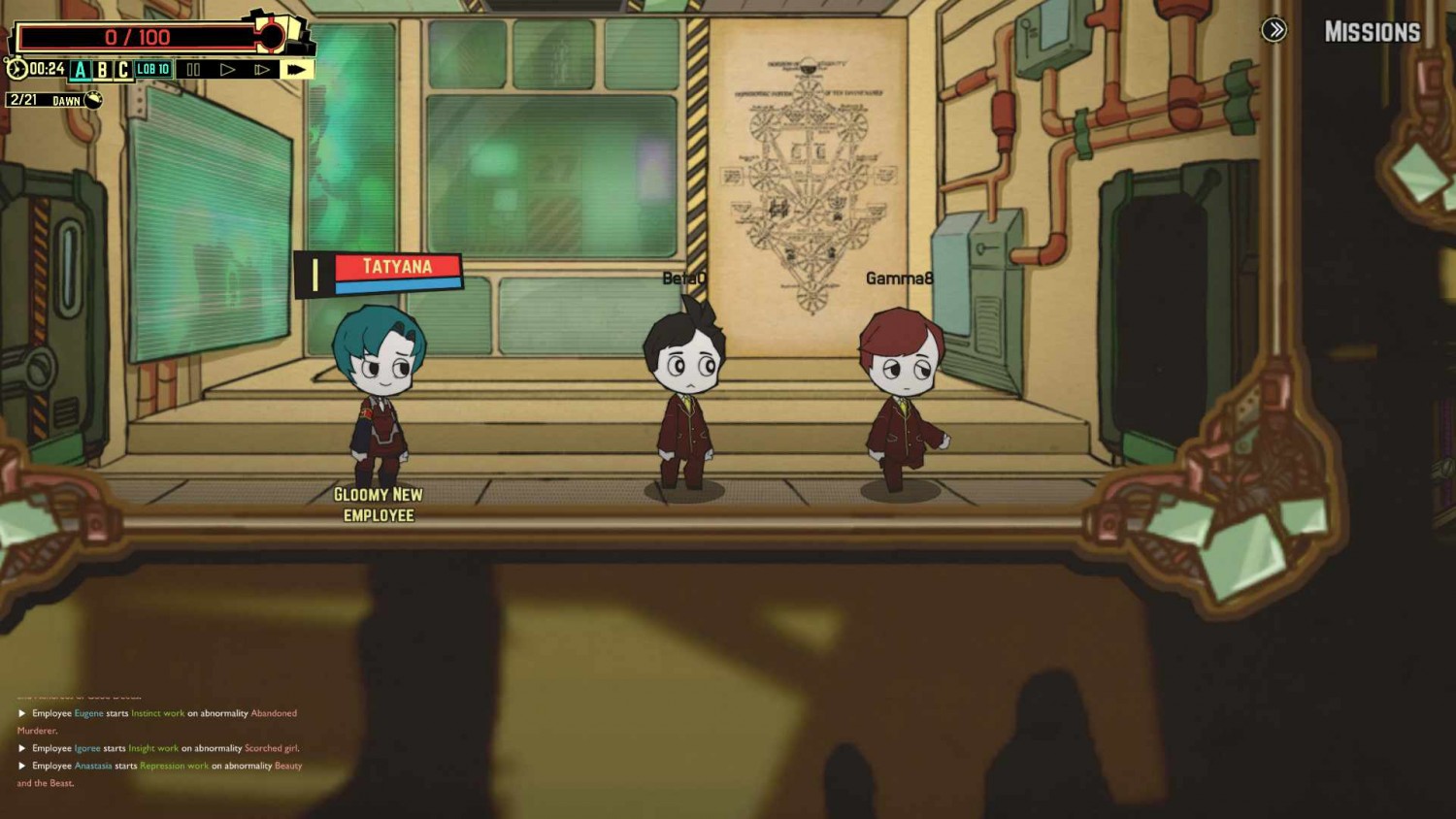Click Tatyana's health and sanity bars
The height and width of the screenshot is (819, 1456).
pyautogui.click(x=396, y=274)
